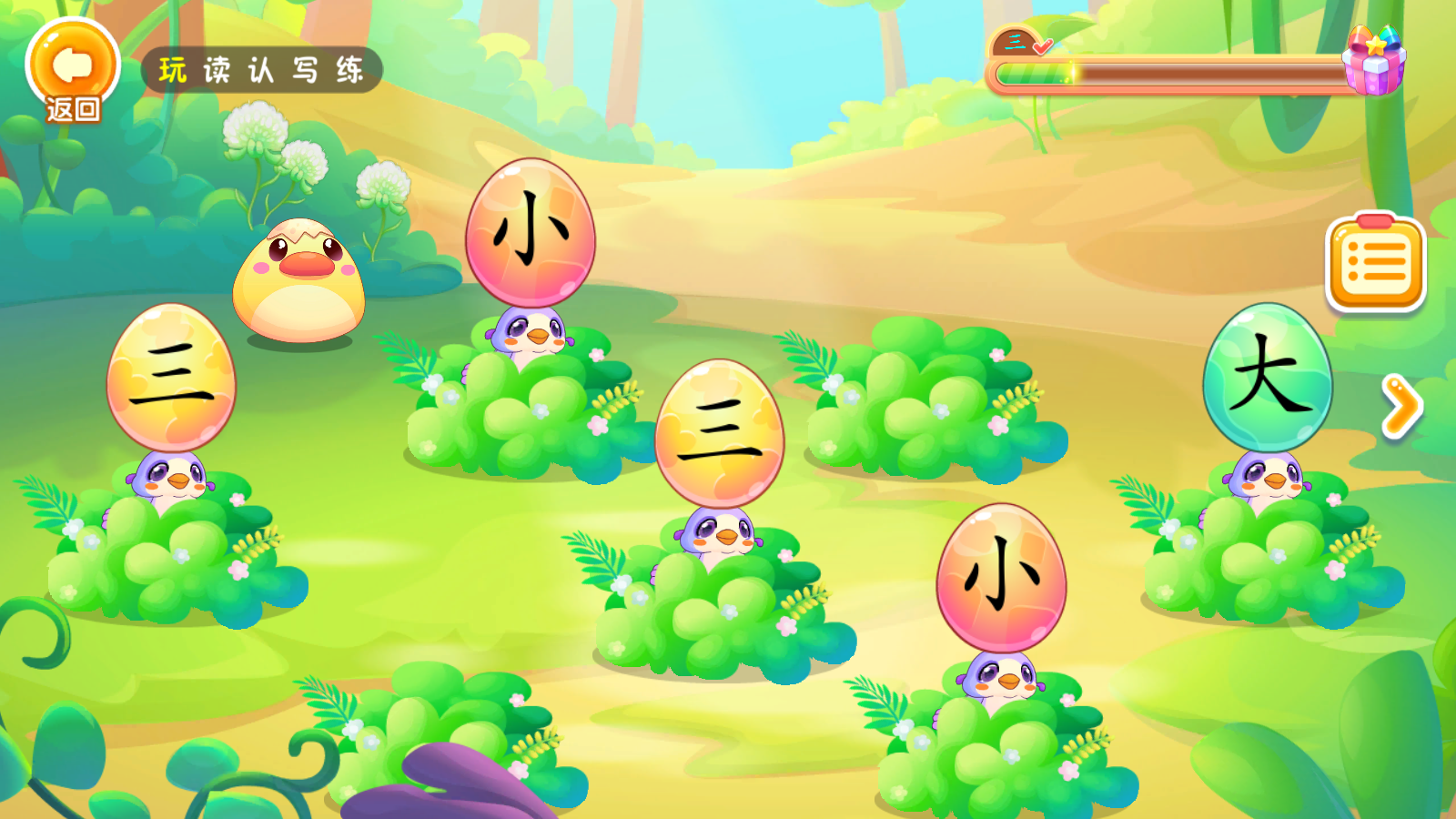Choose the green egg labeled 大
This screenshot has height=819, width=1456.
point(1268,378)
